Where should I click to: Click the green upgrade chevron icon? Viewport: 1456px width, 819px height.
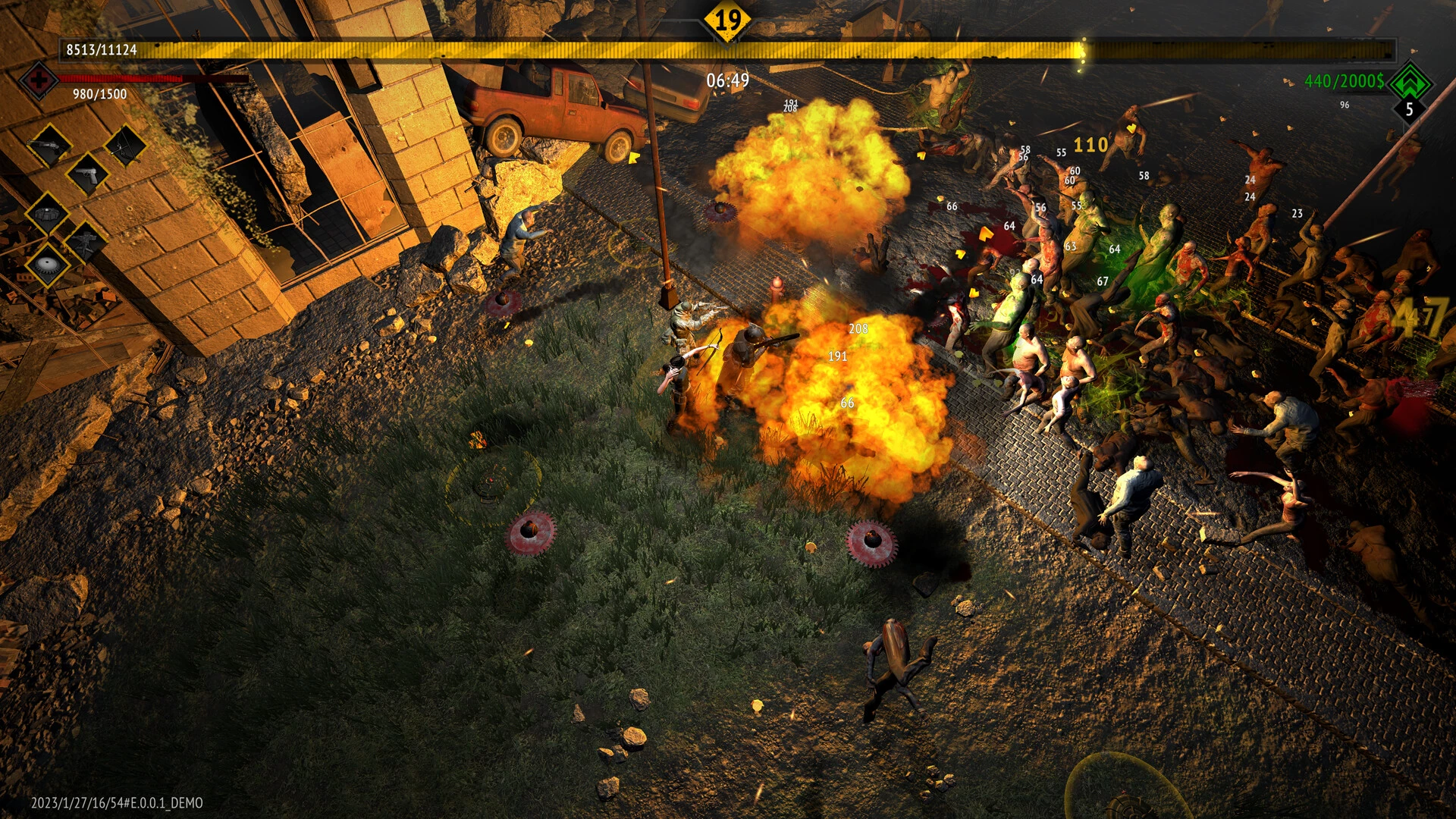1410,82
